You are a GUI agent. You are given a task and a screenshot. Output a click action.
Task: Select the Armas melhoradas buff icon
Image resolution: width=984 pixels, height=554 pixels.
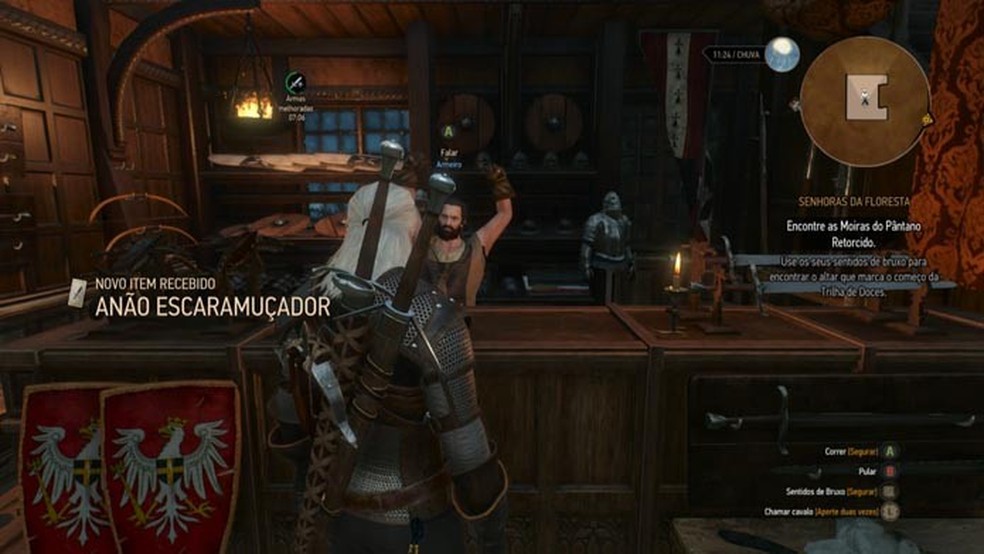click(x=295, y=83)
